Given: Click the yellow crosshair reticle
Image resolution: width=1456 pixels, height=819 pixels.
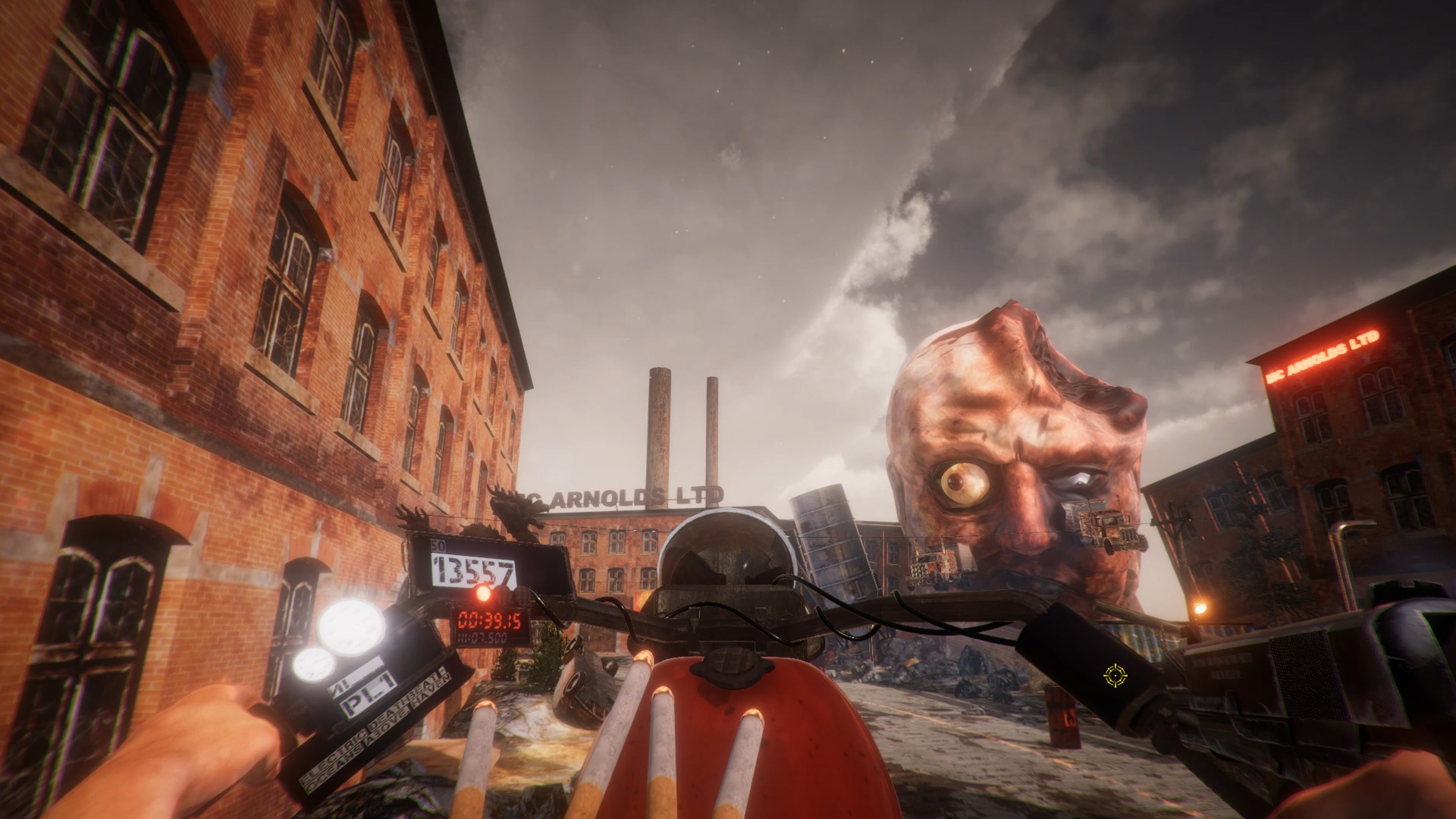Looking at the screenshot, I should pyautogui.click(x=1115, y=675).
